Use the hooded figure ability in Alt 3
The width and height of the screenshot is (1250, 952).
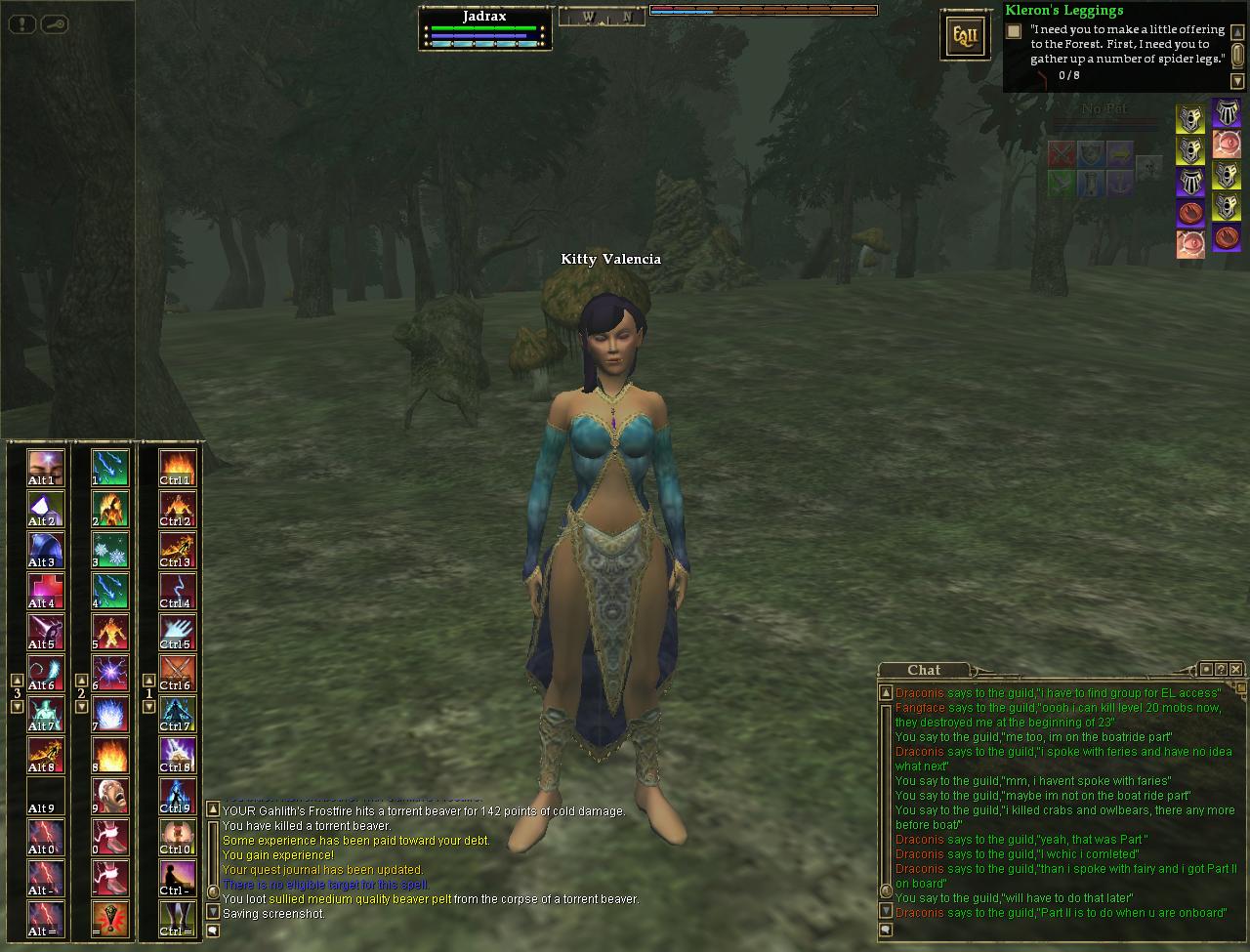45,550
